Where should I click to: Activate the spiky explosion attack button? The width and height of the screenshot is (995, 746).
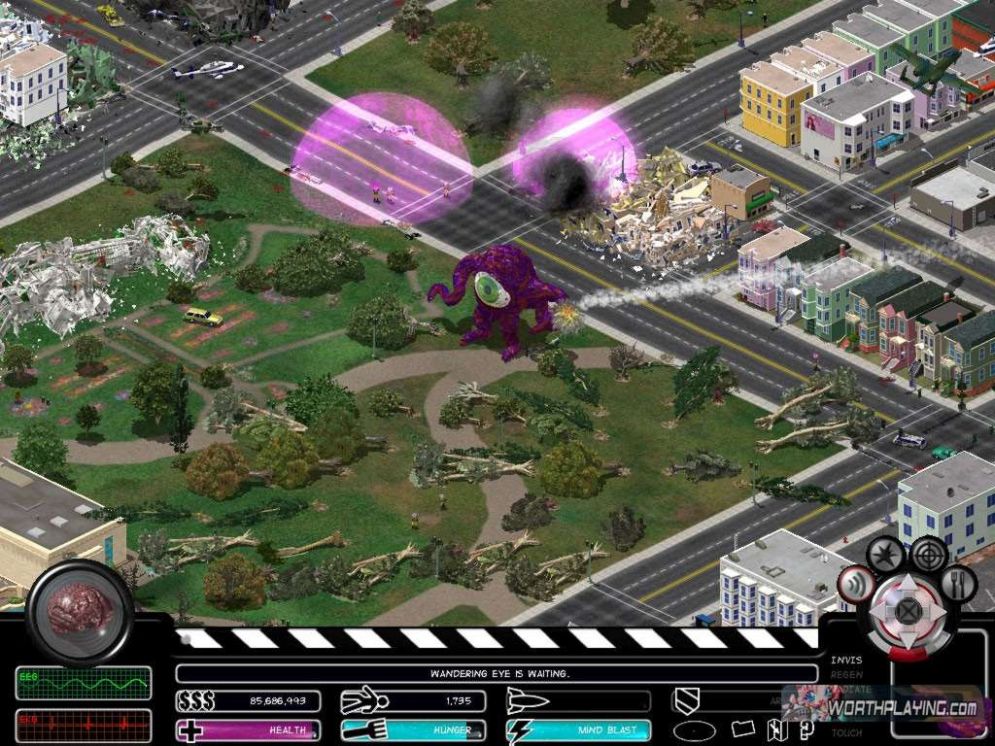click(x=886, y=554)
